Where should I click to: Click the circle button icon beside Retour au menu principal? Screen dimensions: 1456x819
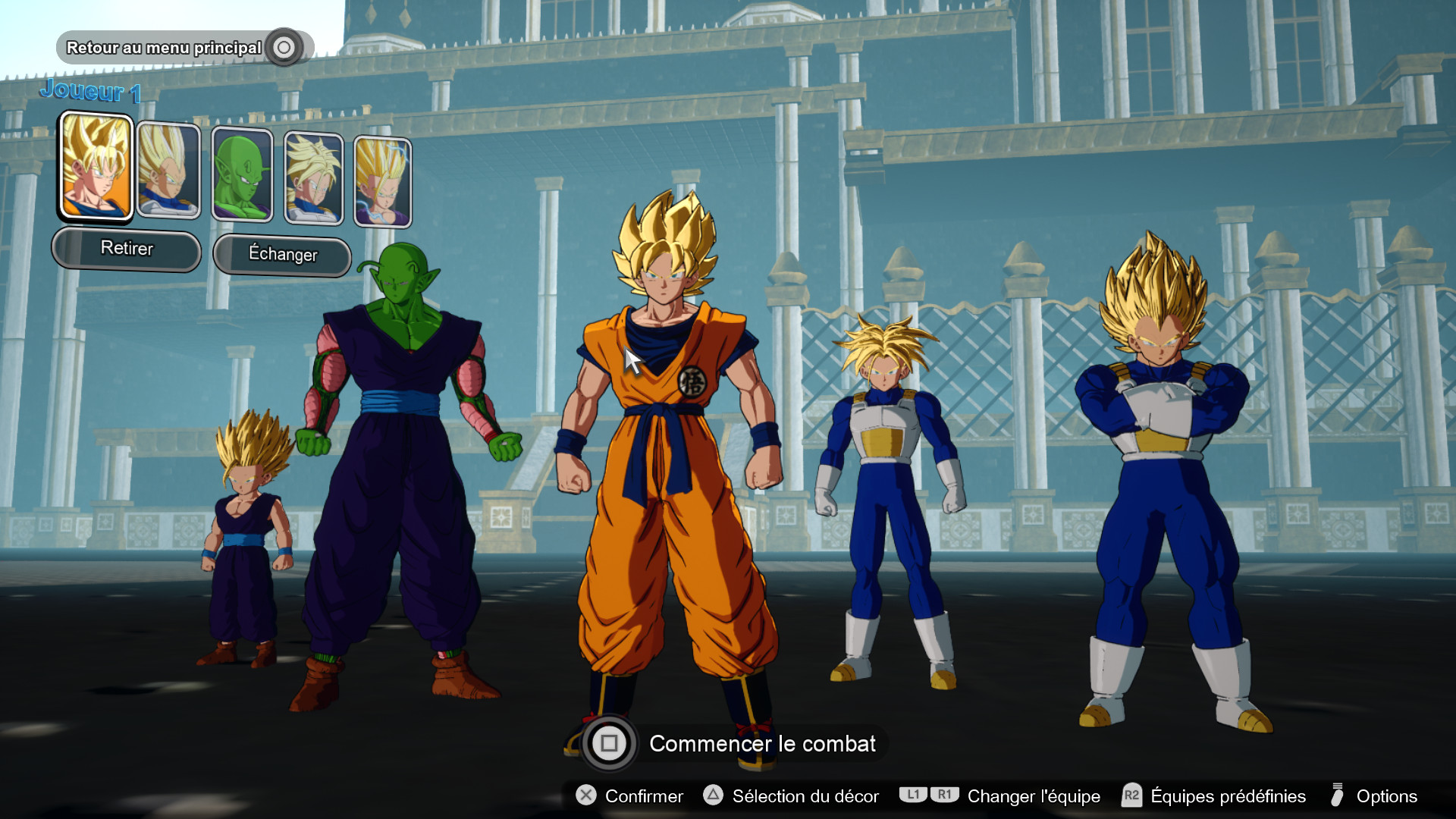click(x=284, y=47)
